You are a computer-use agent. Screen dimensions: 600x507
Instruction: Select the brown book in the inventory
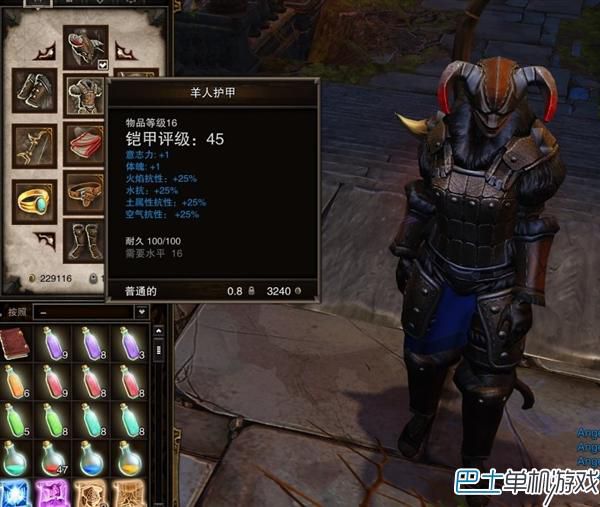[x=15, y=346]
